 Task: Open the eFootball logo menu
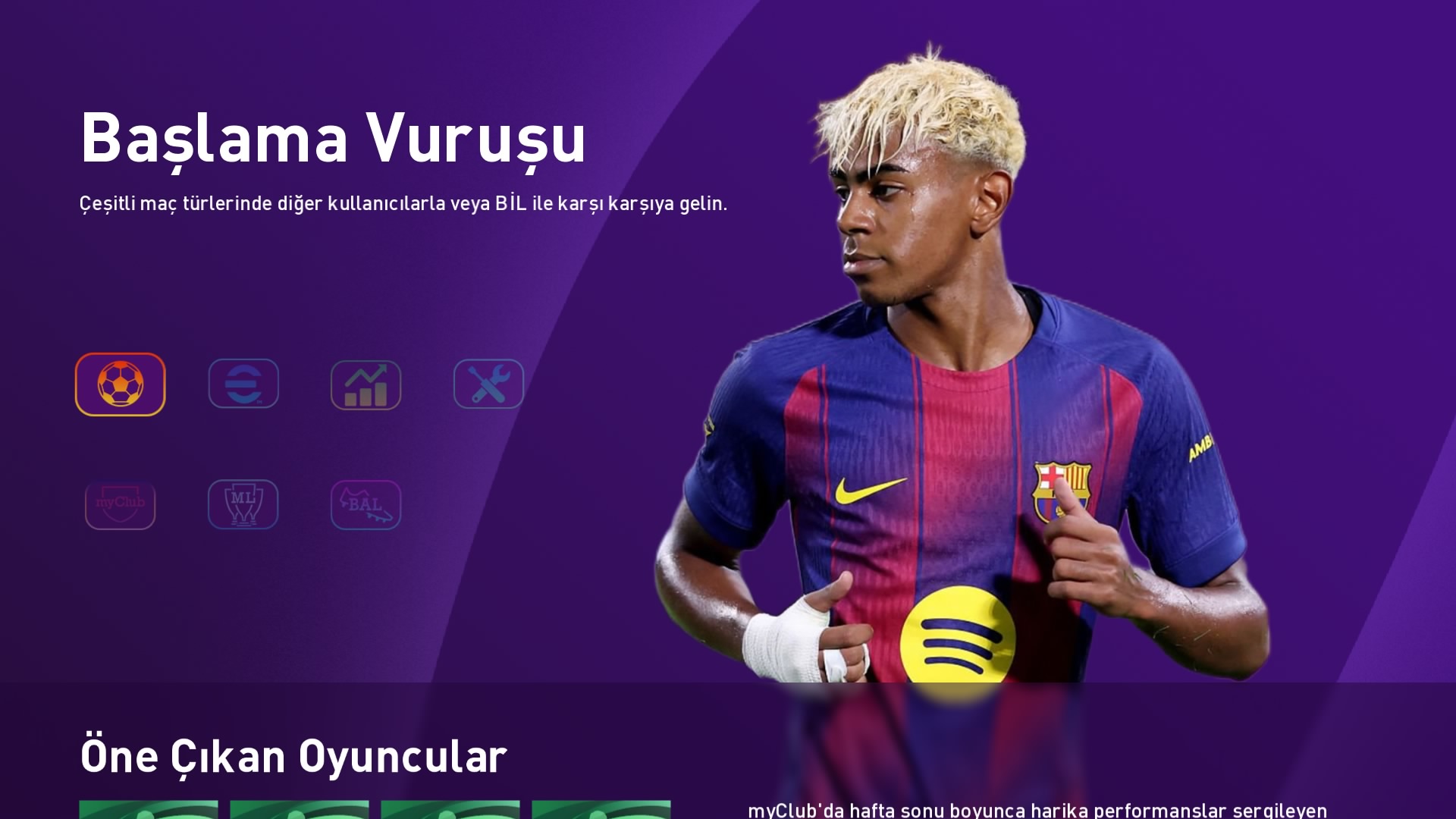point(243,384)
